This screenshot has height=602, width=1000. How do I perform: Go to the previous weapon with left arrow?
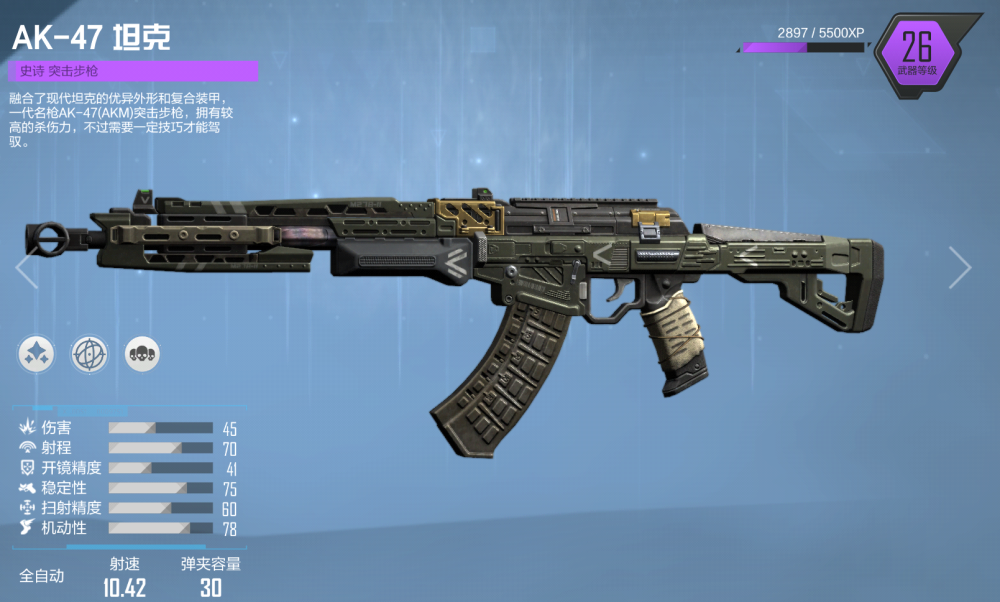(x=26, y=268)
